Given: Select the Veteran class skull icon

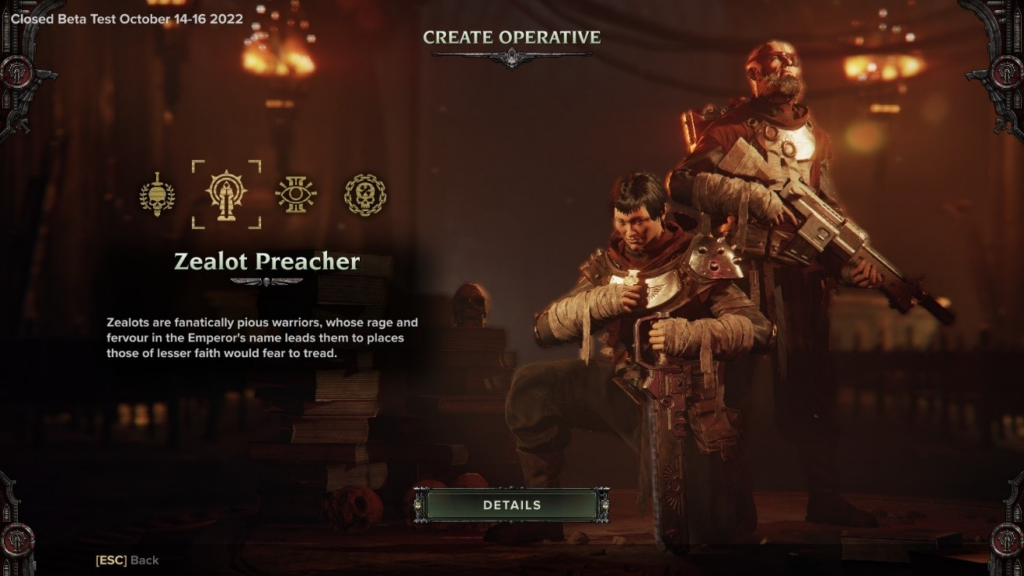Looking at the screenshot, I should pyautogui.click(x=157, y=194).
